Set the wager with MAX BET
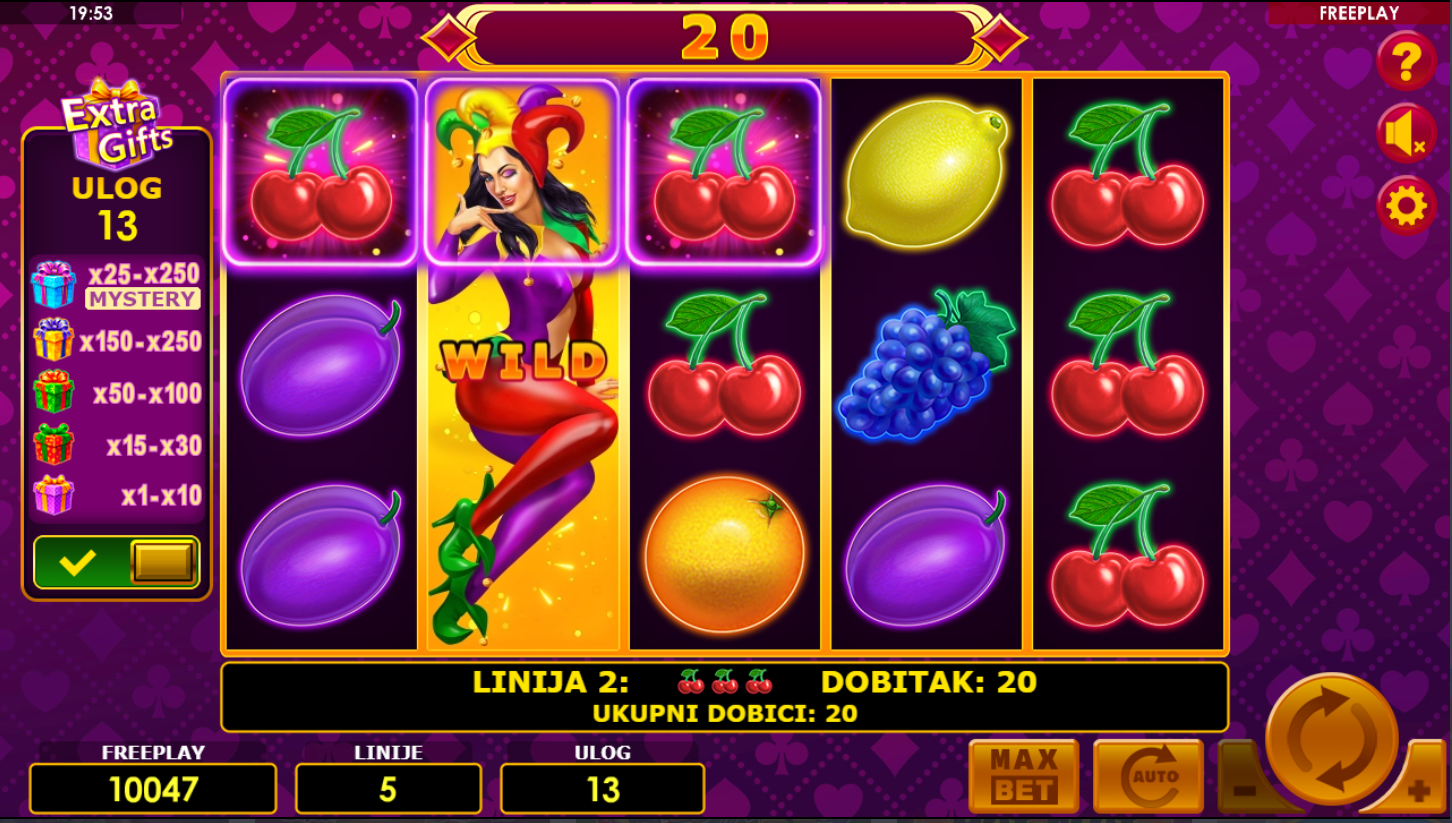The image size is (1452, 823). 1023,776
